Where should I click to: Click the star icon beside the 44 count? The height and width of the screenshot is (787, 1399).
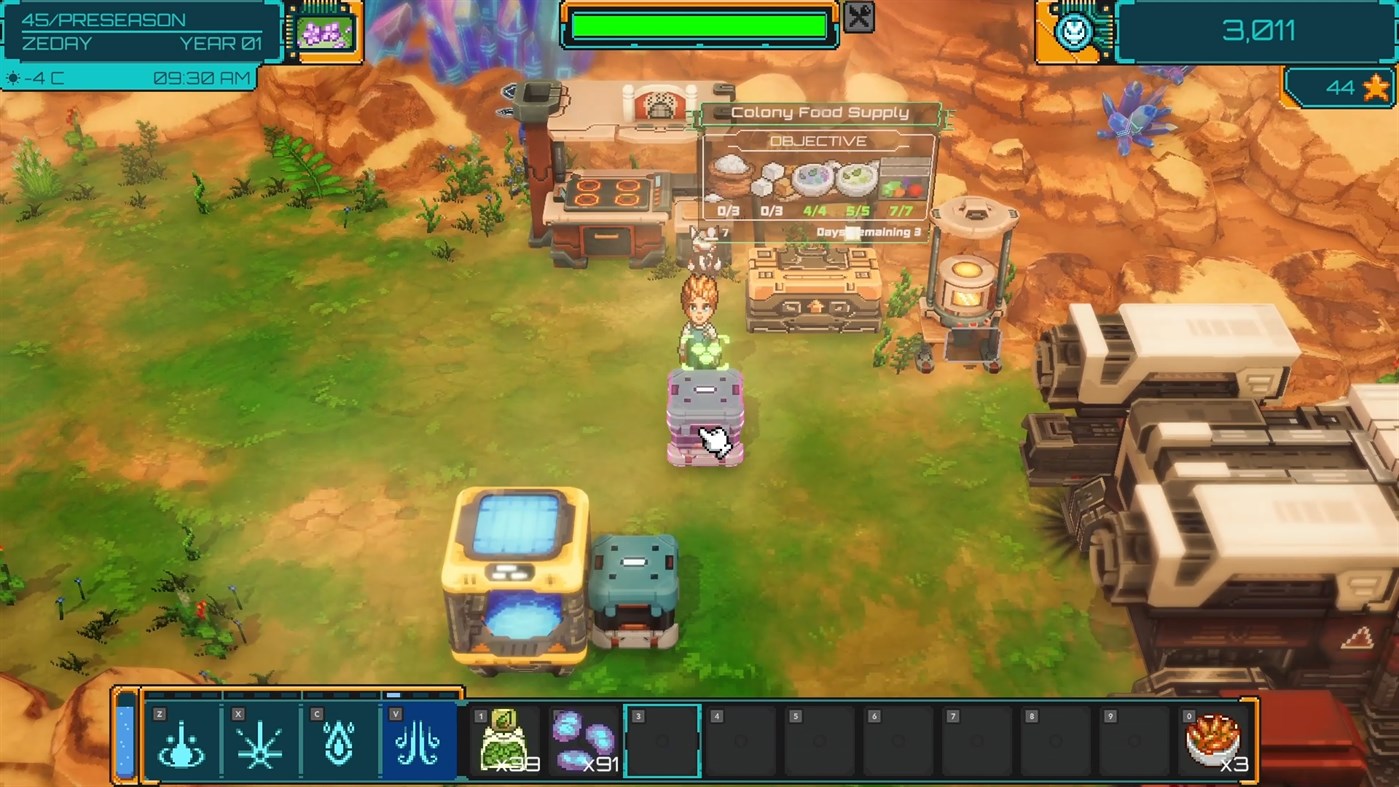coord(1377,87)
